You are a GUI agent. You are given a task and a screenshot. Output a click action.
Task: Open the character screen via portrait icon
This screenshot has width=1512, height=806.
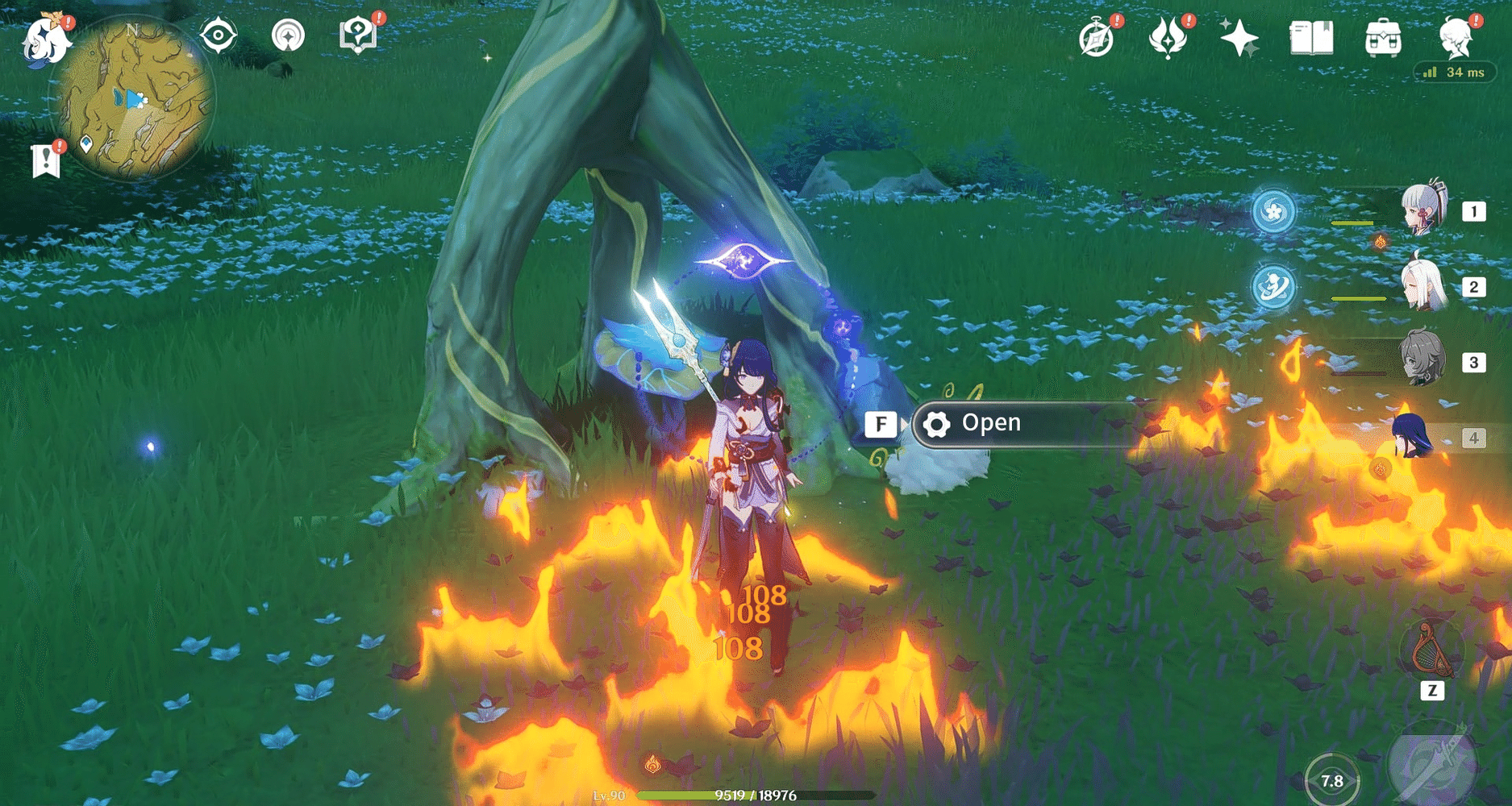tap(1455, 35)
